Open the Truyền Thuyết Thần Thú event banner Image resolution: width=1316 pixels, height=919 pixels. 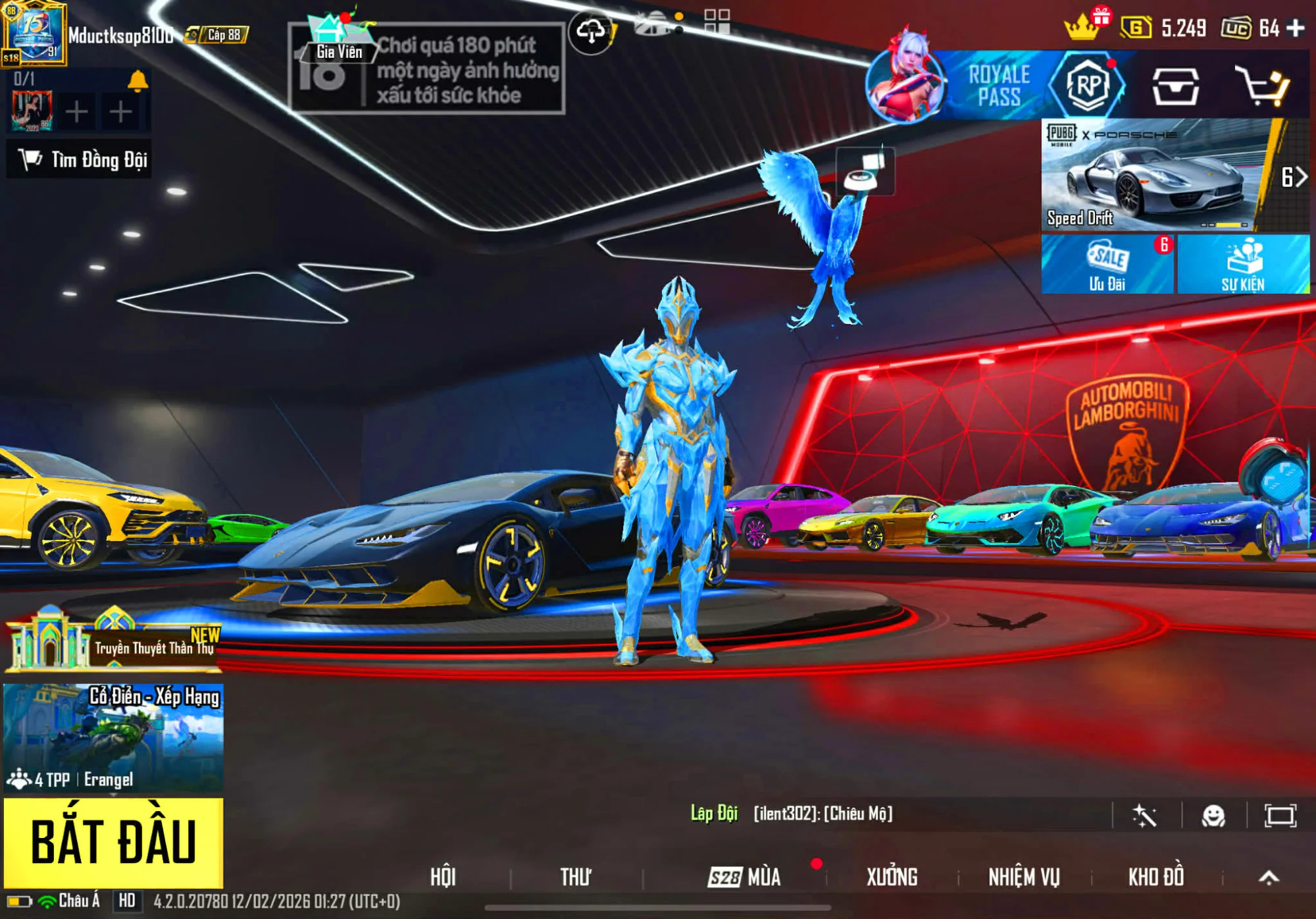[113, 642]
